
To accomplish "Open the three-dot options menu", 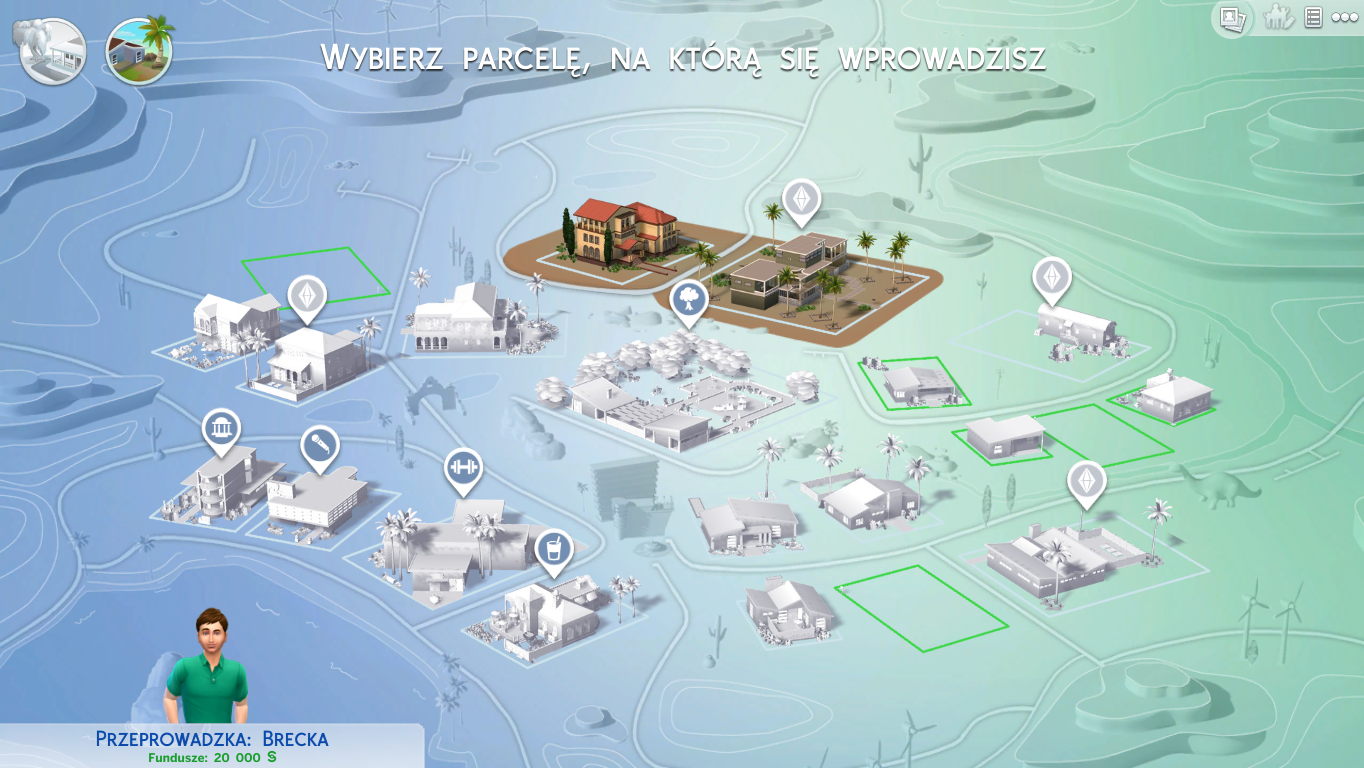I will tap(1345, 18).
